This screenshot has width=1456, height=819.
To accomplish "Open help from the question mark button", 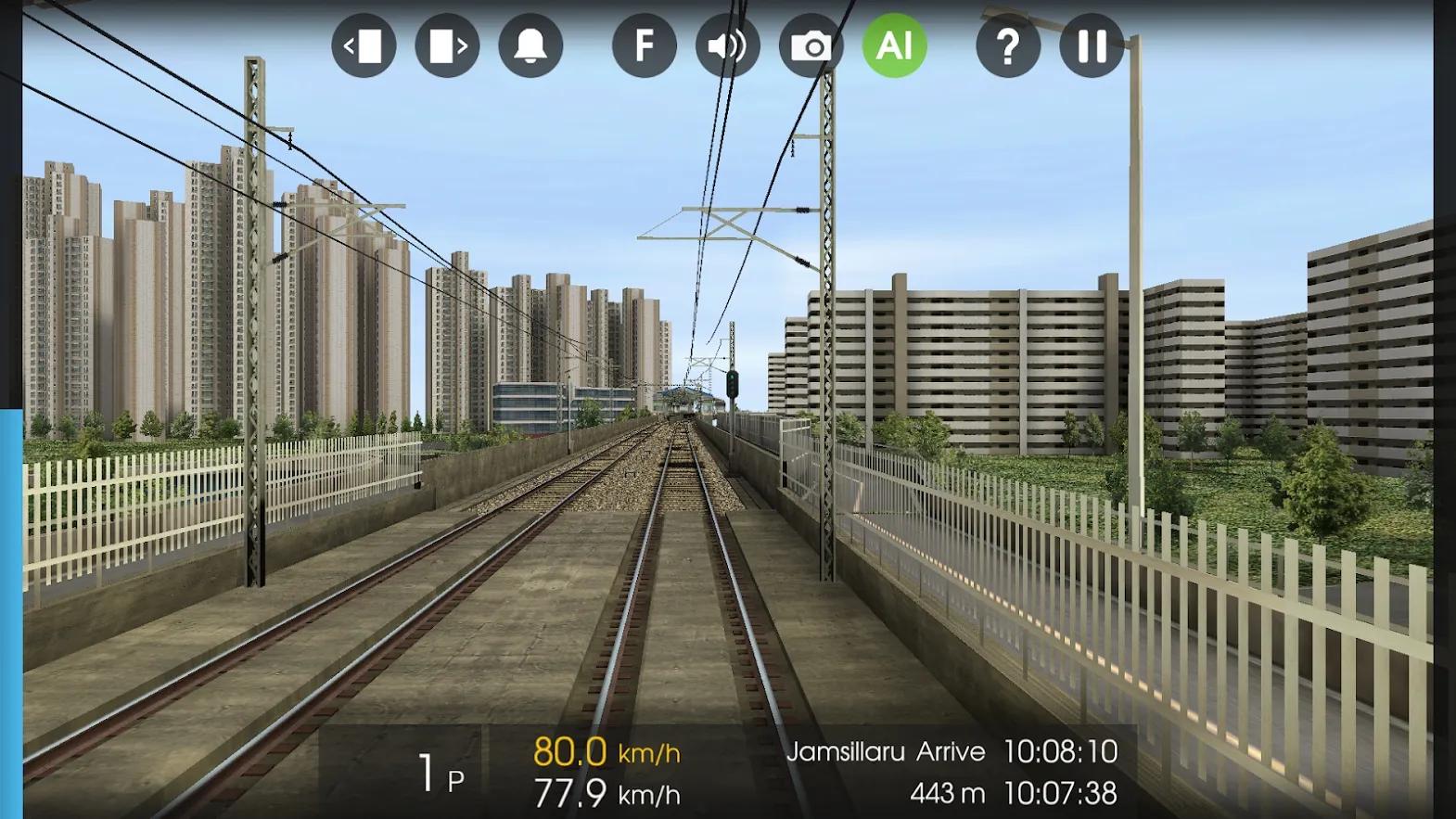I will pos(1007,45).
